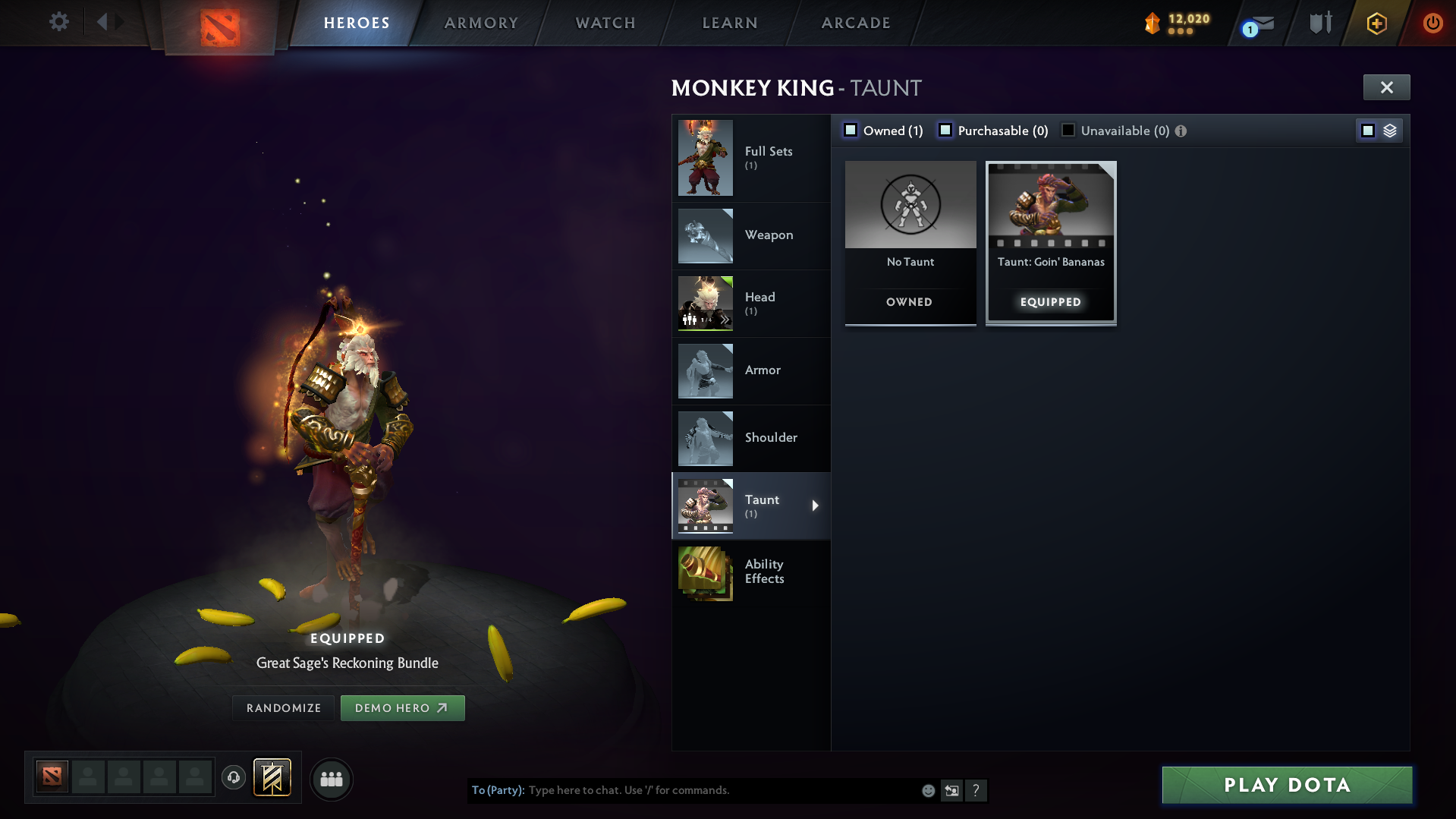Open the Full Sets category

tap(751, 158)
